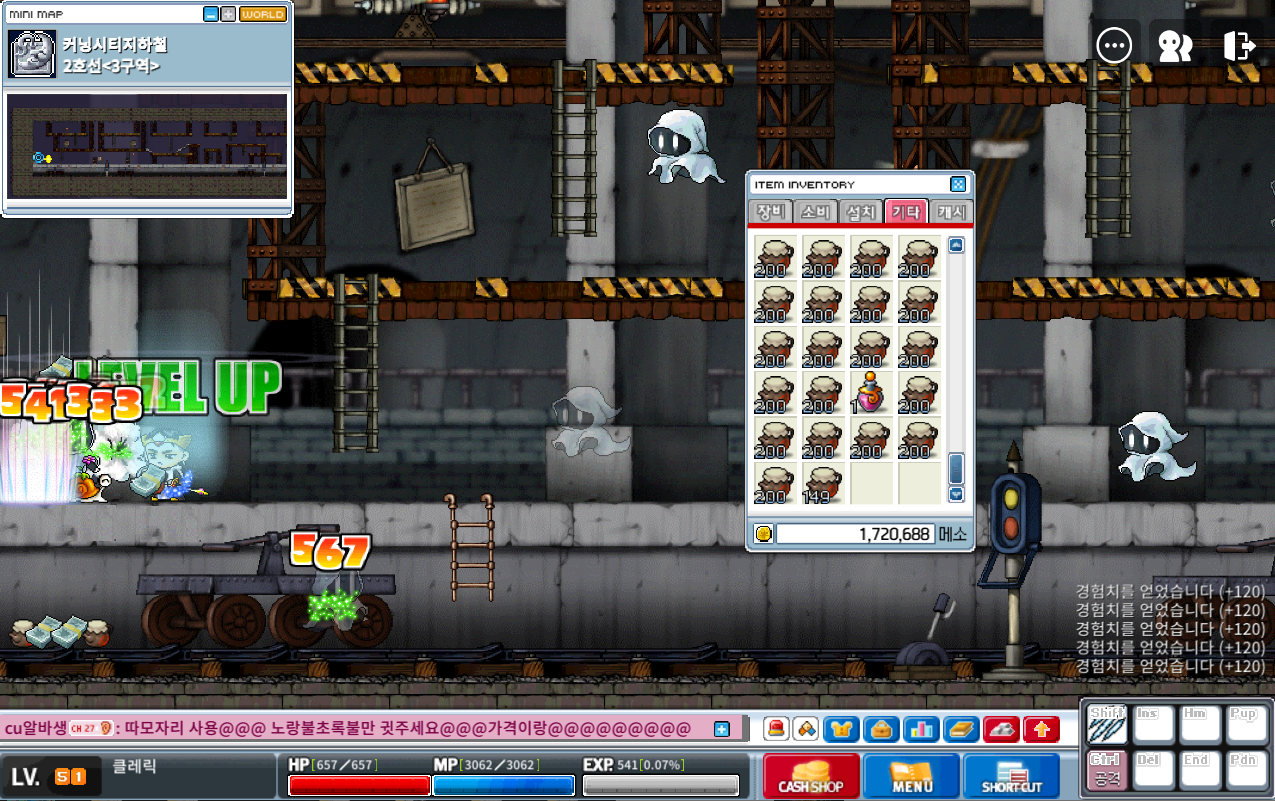
Task: Expand the chat box with the plus button
Action: [722, 729]
